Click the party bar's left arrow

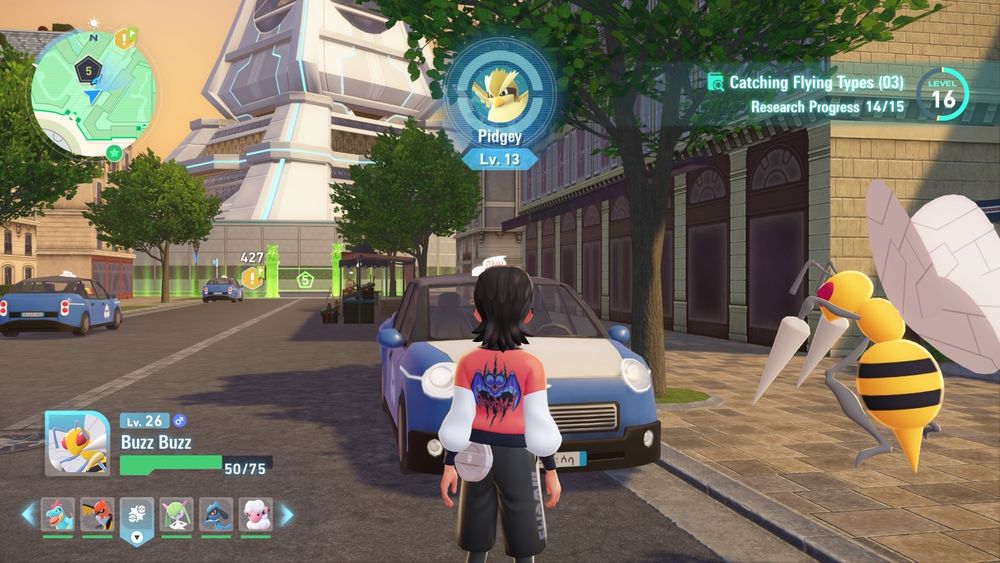pyautogui.click(x=29, y=515)
